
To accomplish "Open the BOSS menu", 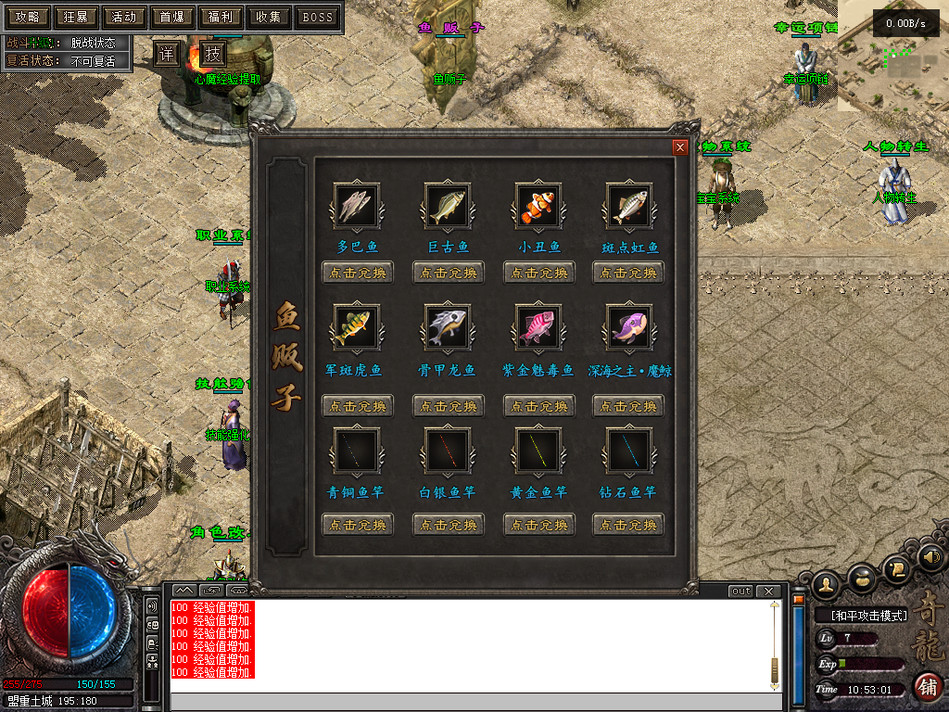I will [318, 16].
